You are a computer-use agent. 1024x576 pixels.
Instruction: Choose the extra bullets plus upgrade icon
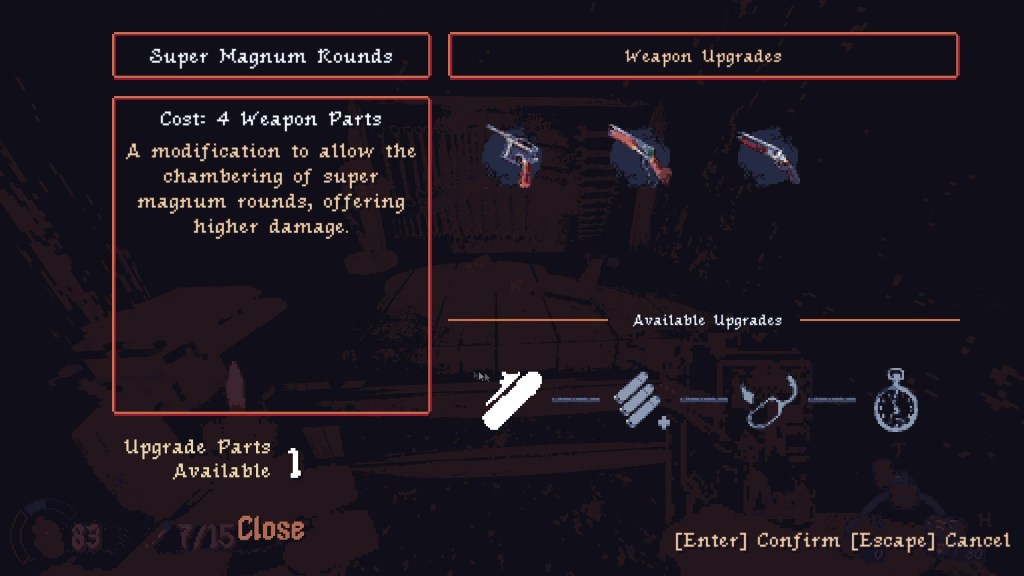[640, 399]
